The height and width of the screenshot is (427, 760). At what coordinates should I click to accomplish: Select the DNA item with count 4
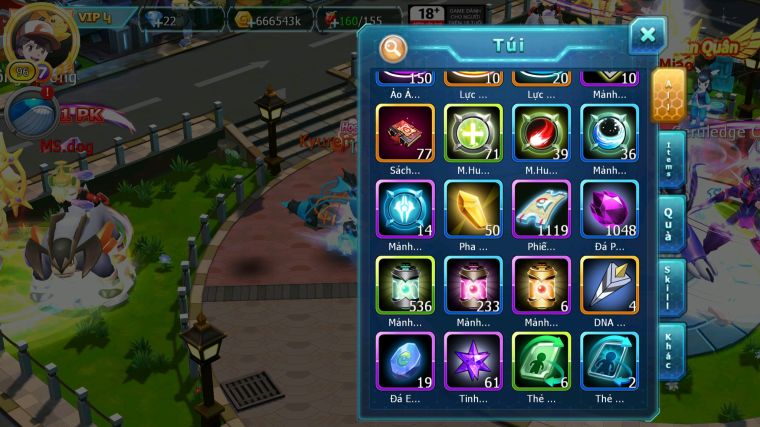point(609,285)
